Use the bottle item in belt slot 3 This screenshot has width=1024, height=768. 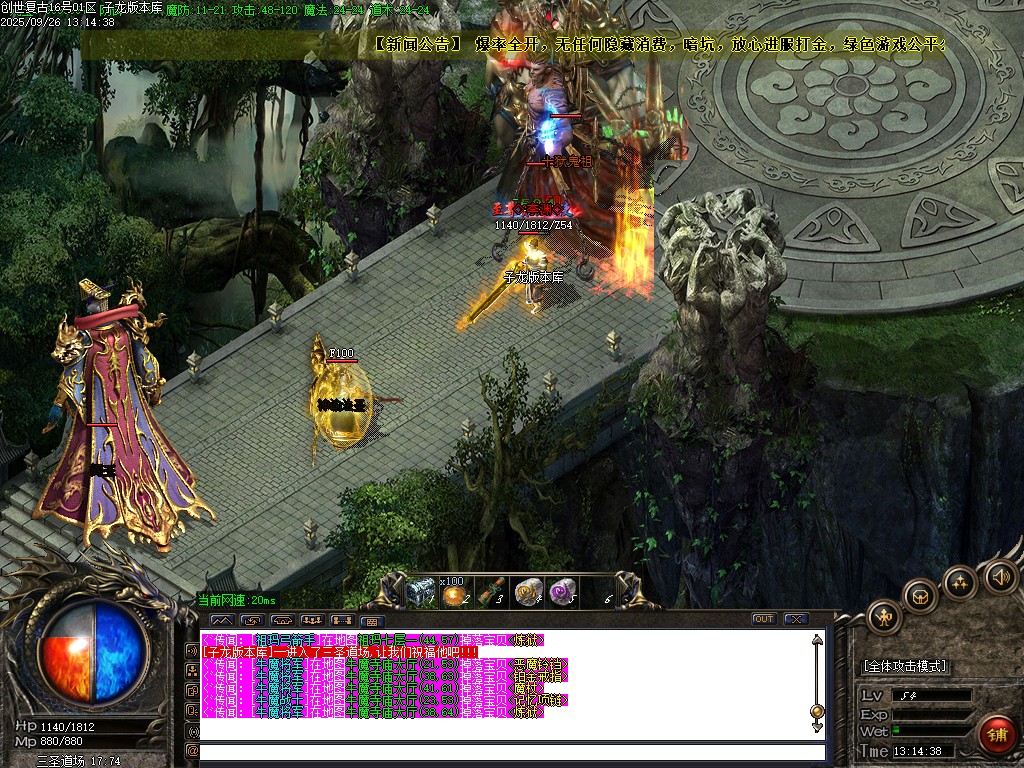pos(491,592)
